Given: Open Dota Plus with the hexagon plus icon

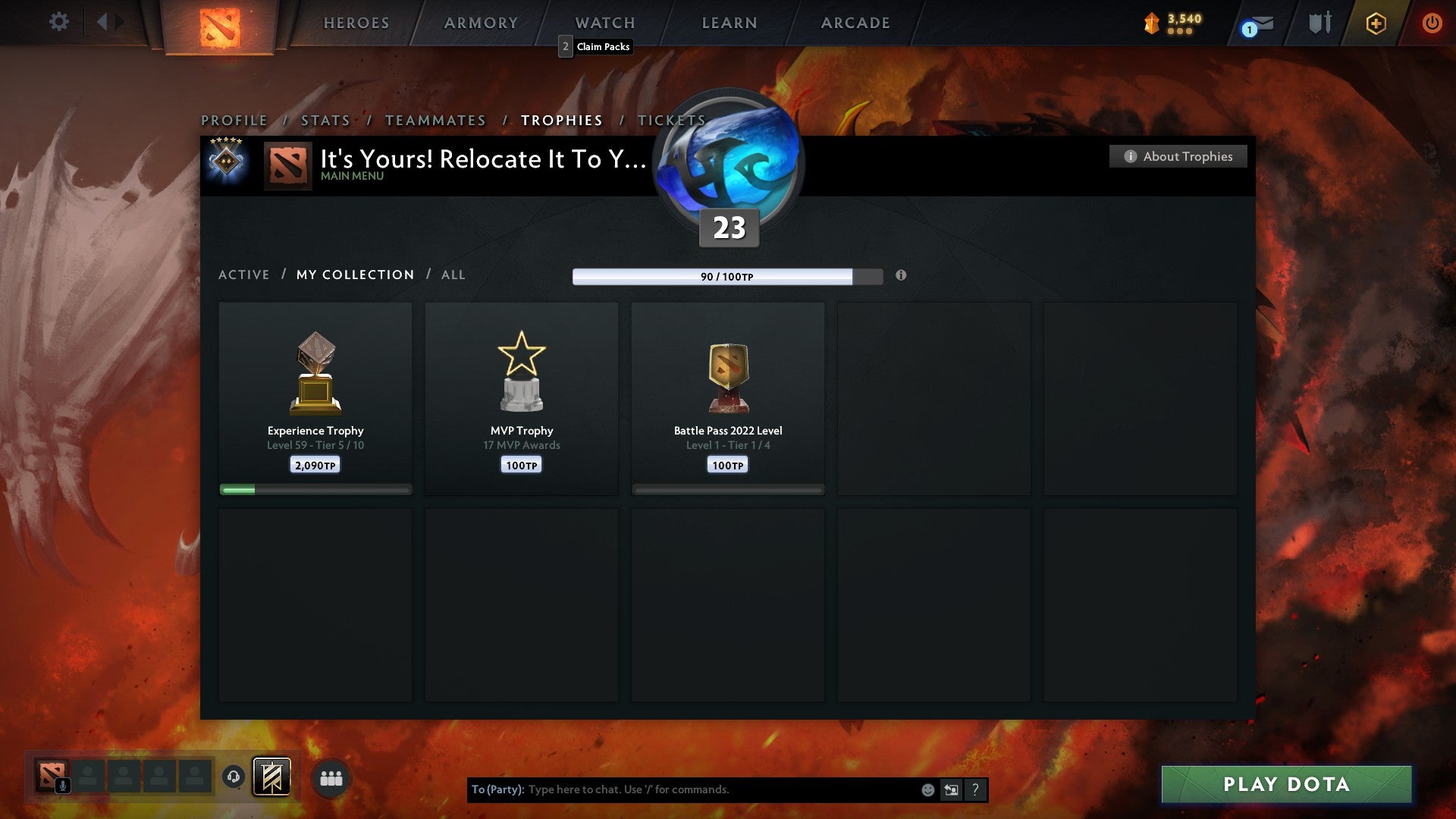Looking at the screenshot, I should point(1375,23).
